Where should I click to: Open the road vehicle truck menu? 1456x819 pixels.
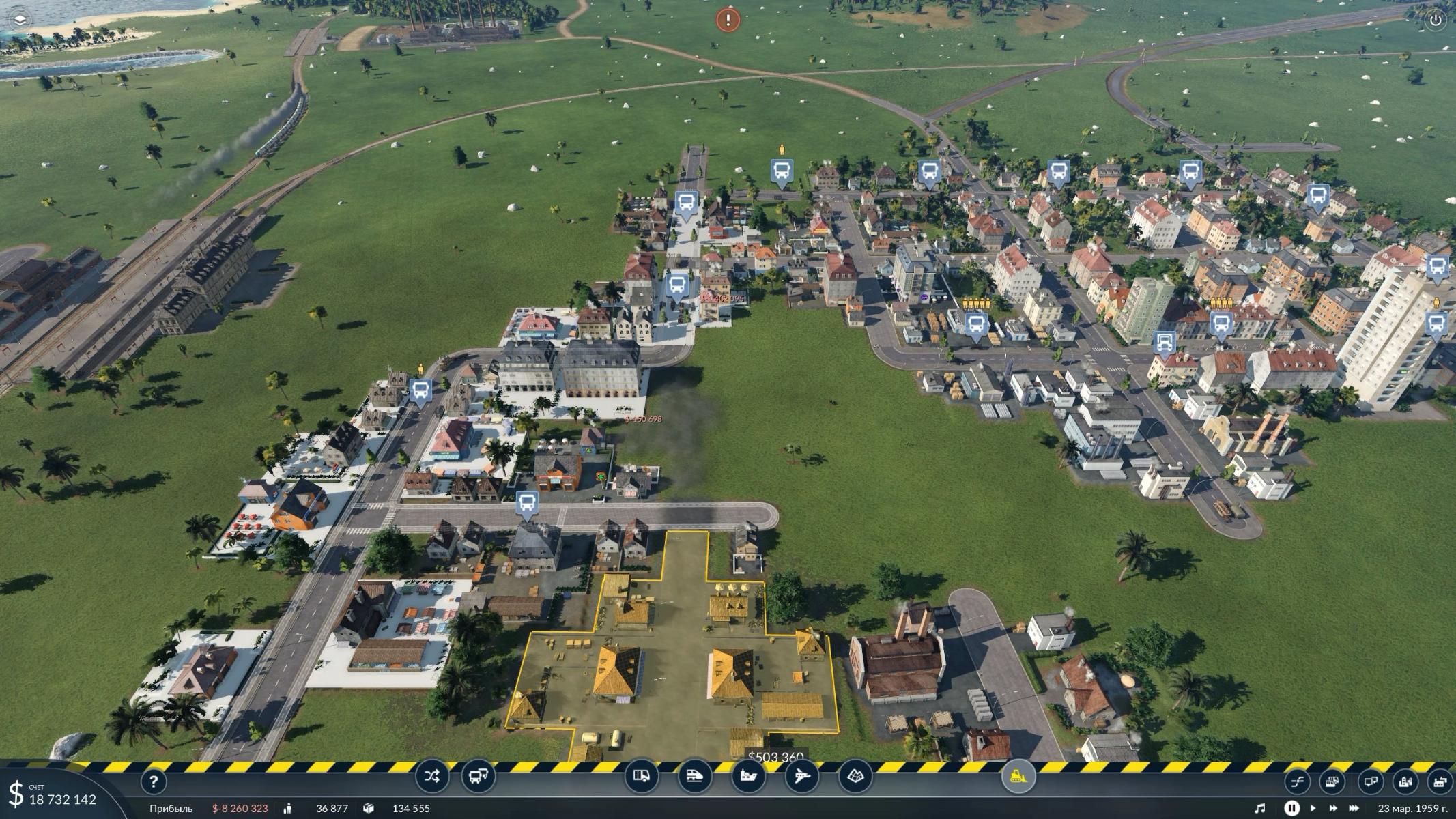pos(642,776)
